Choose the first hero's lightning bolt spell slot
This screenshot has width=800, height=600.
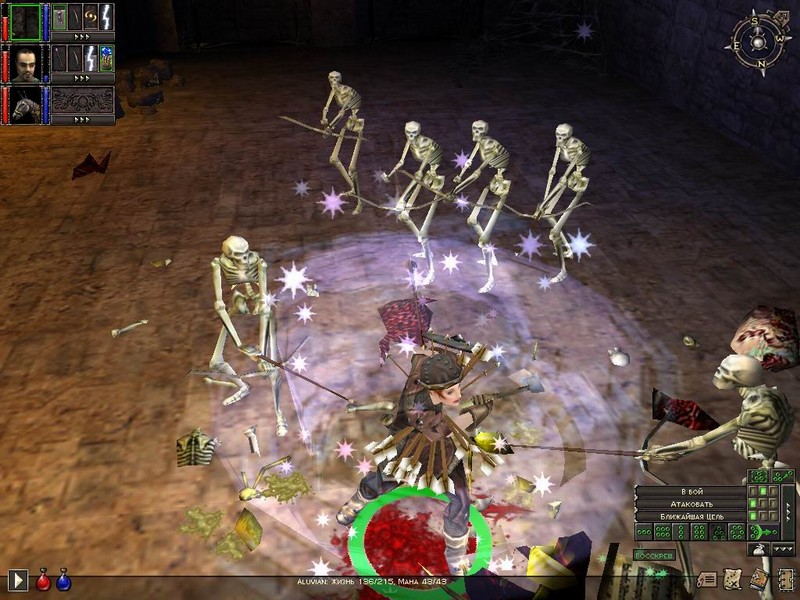pos(106,16)
